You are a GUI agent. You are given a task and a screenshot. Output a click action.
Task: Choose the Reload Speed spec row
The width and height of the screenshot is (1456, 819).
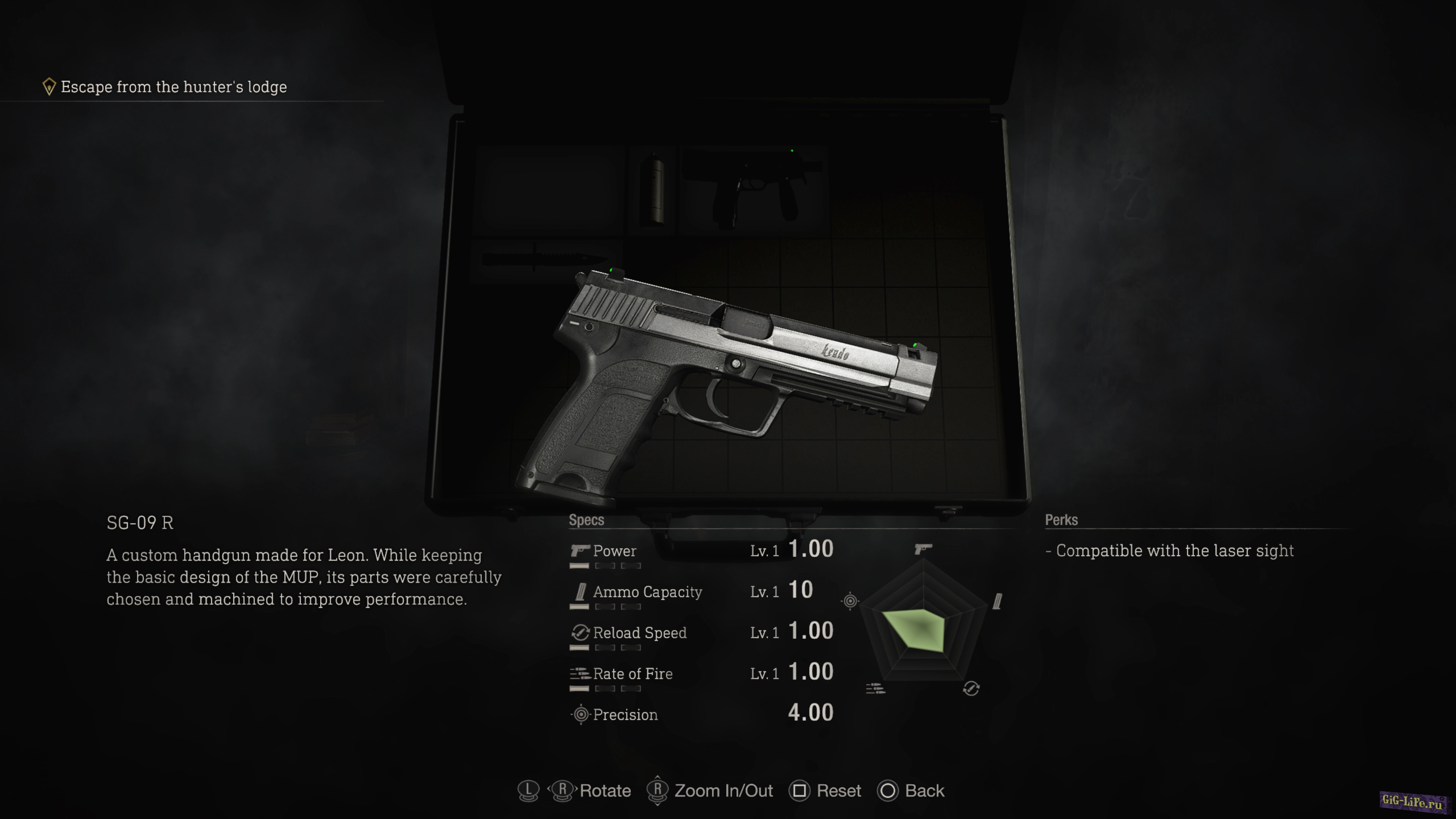point(701,632)
